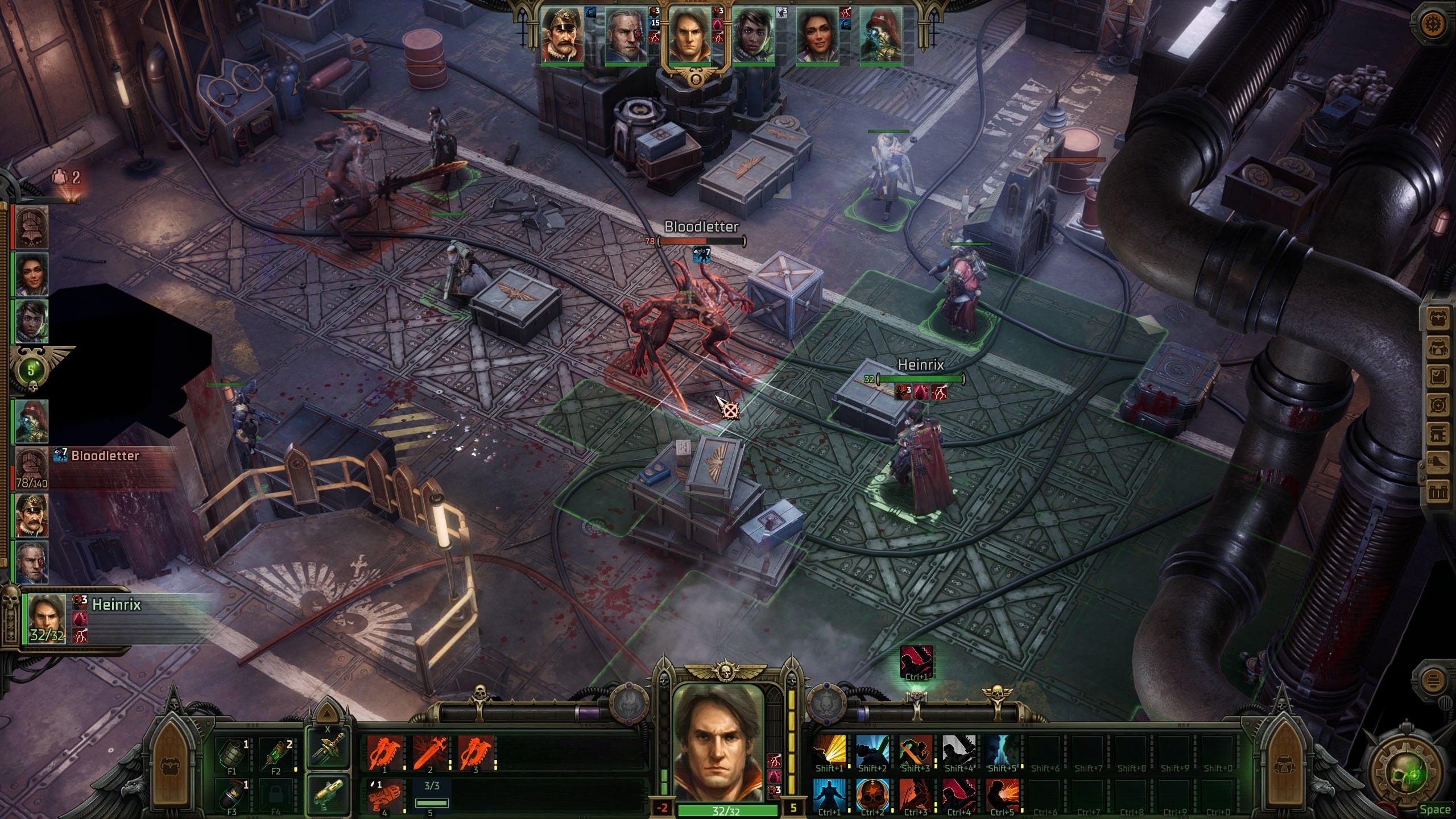Image resolution: width=1456 pixels, height=819 pixels.
Task: Activate the orange sword thrust attack
Action: [x=430, y=753]
